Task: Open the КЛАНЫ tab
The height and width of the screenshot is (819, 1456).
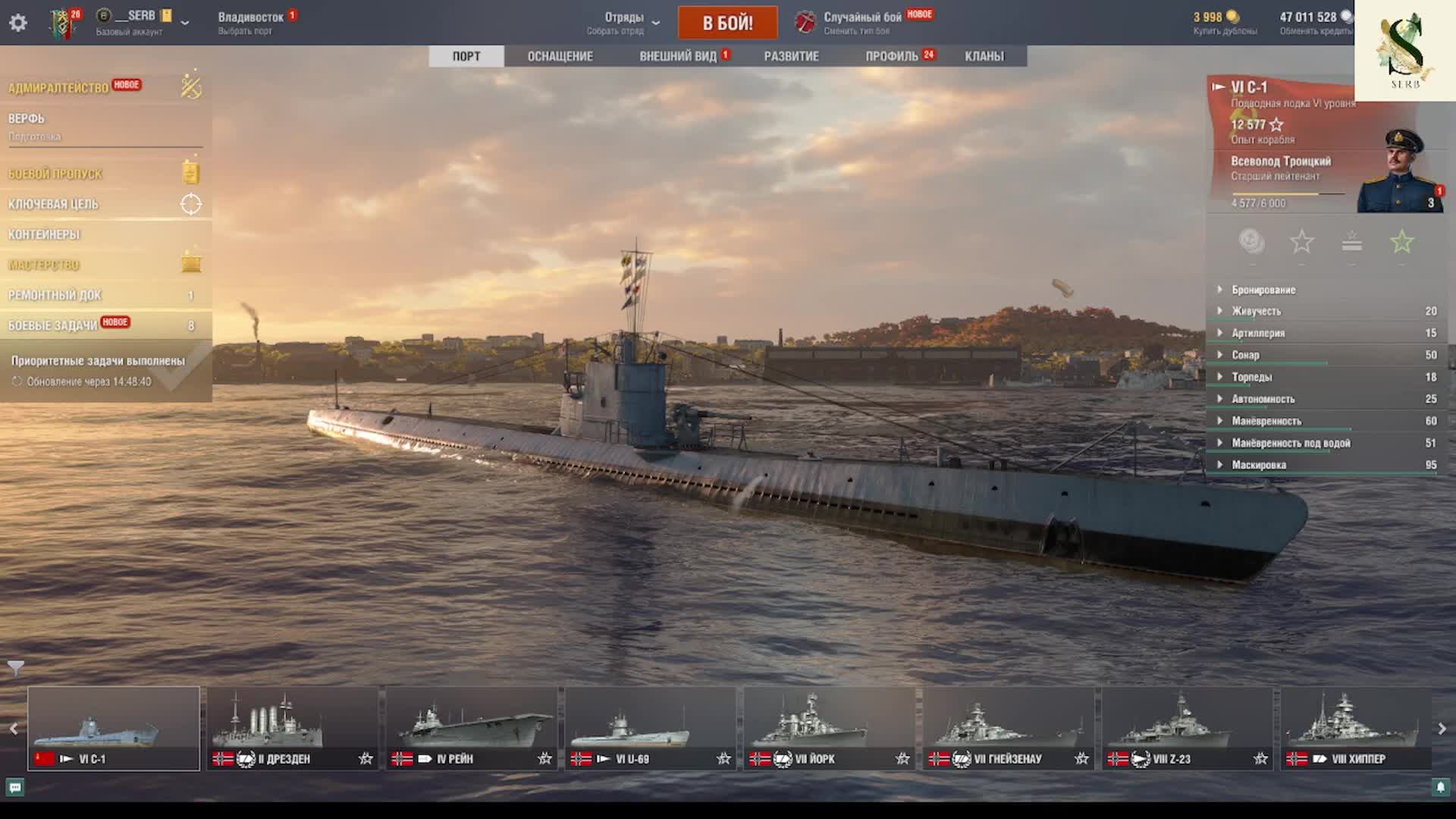Action: (984, 56)
